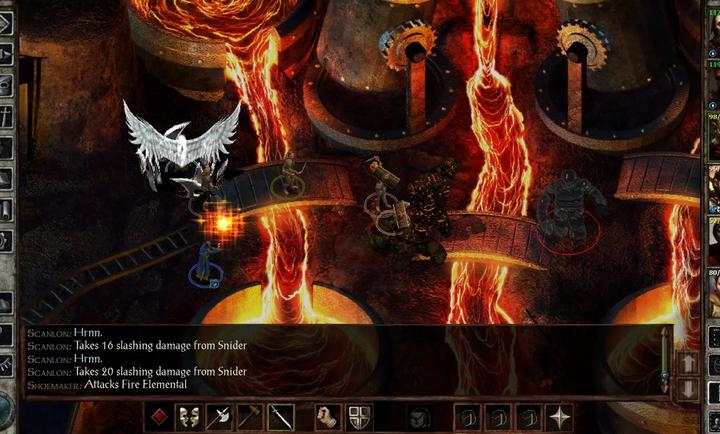720x434 pixels.
Task: Activate the four-pointed star button
Action: pos(559,416)
